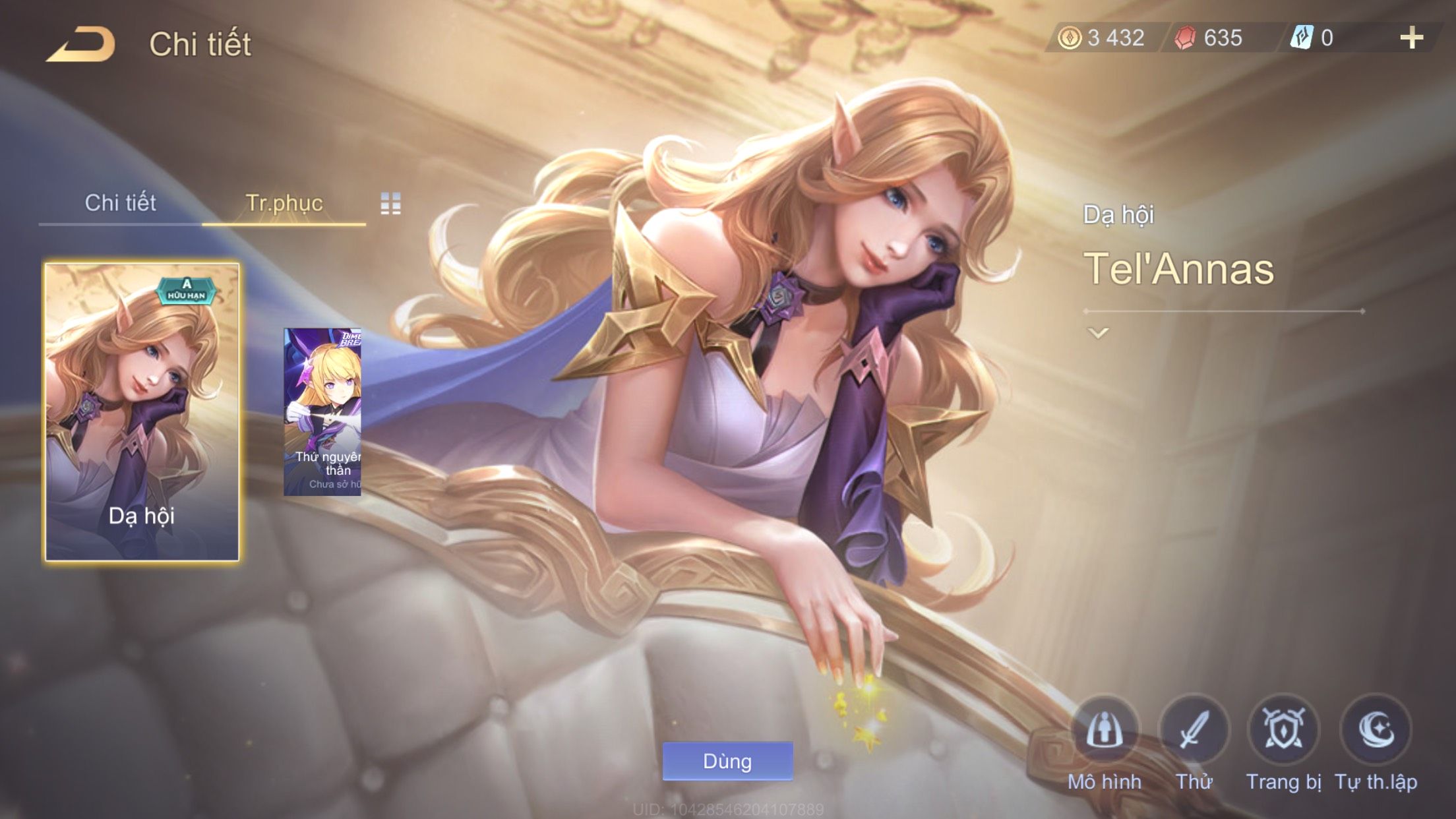
Task: Go back using the arrow button
Action: tap(80, 44)
